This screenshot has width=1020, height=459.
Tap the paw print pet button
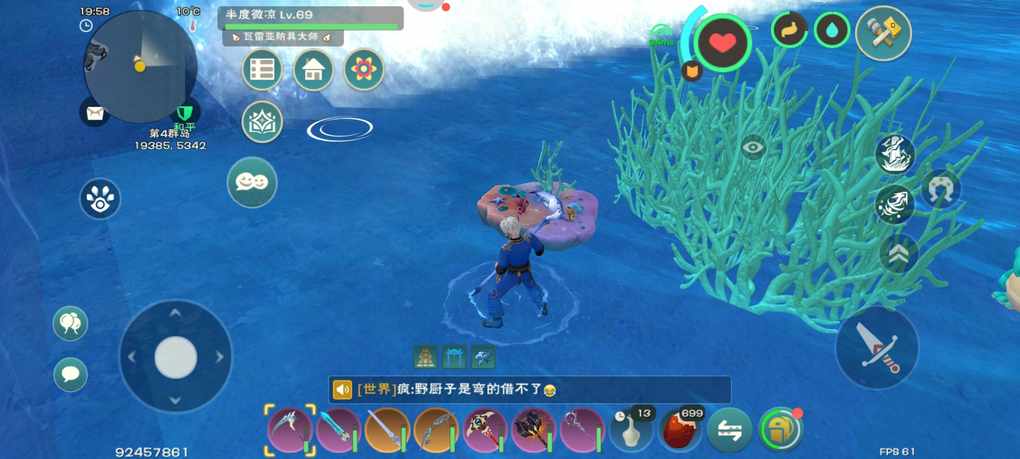[x=100, y=199]
